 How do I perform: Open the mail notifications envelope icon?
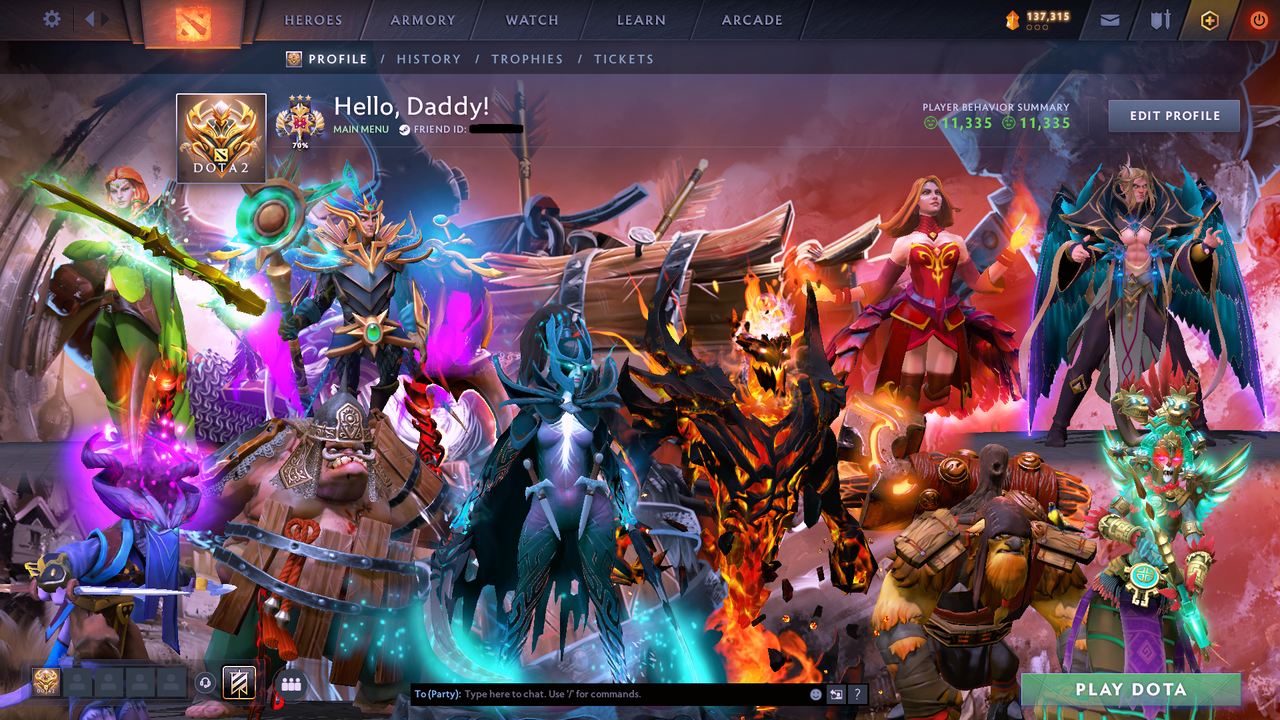[1109, 19]
